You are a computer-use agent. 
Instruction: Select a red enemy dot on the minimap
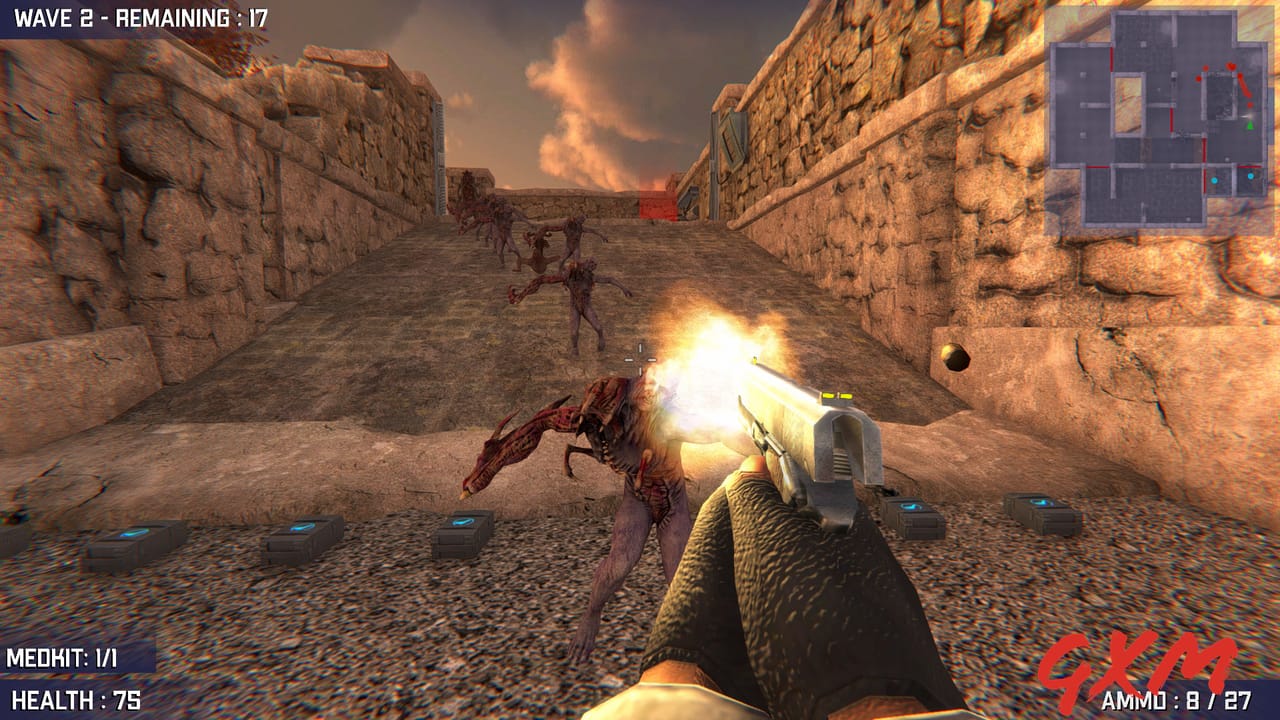1232,67
